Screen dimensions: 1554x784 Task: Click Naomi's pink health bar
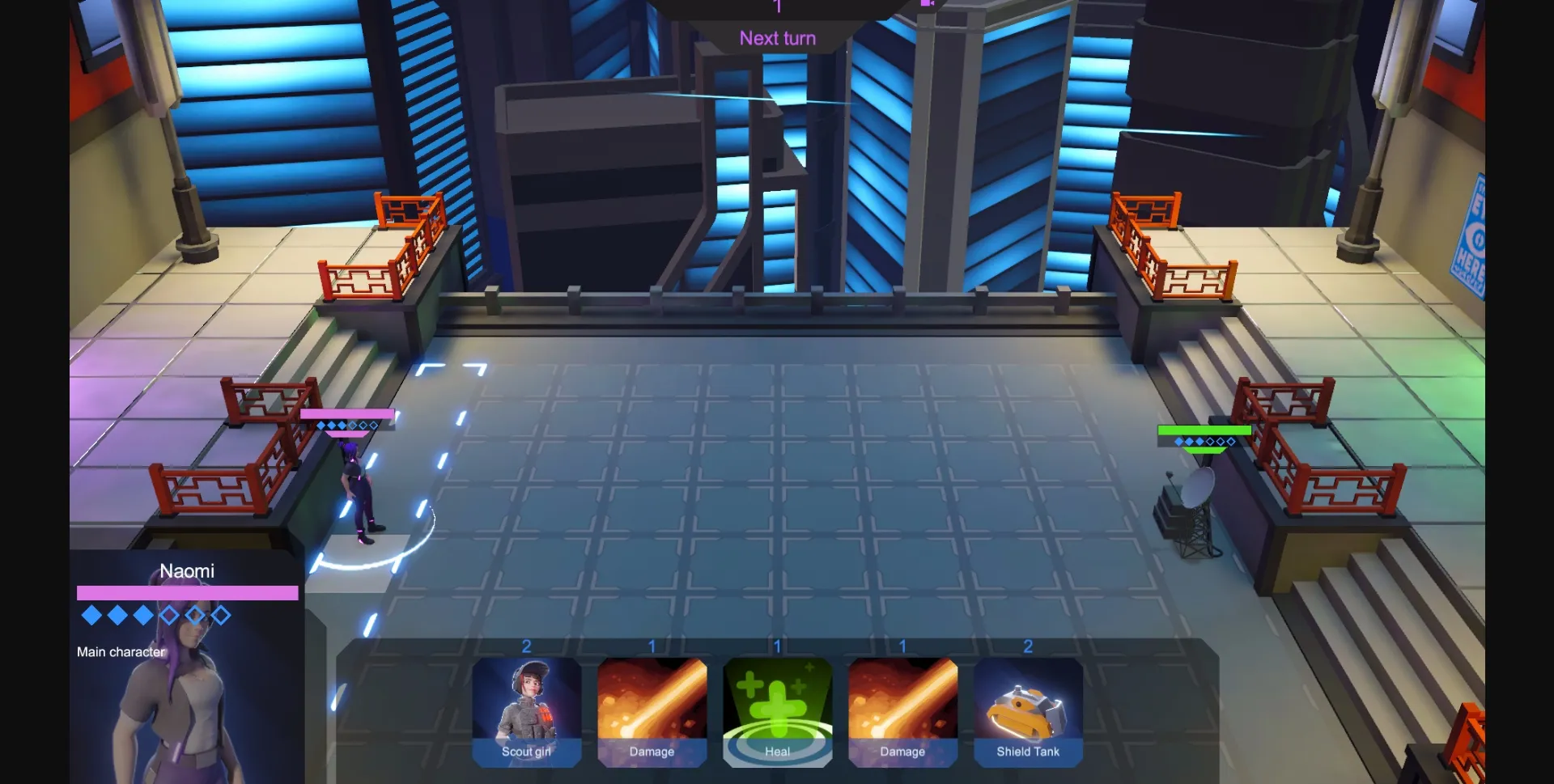point(186,593)
